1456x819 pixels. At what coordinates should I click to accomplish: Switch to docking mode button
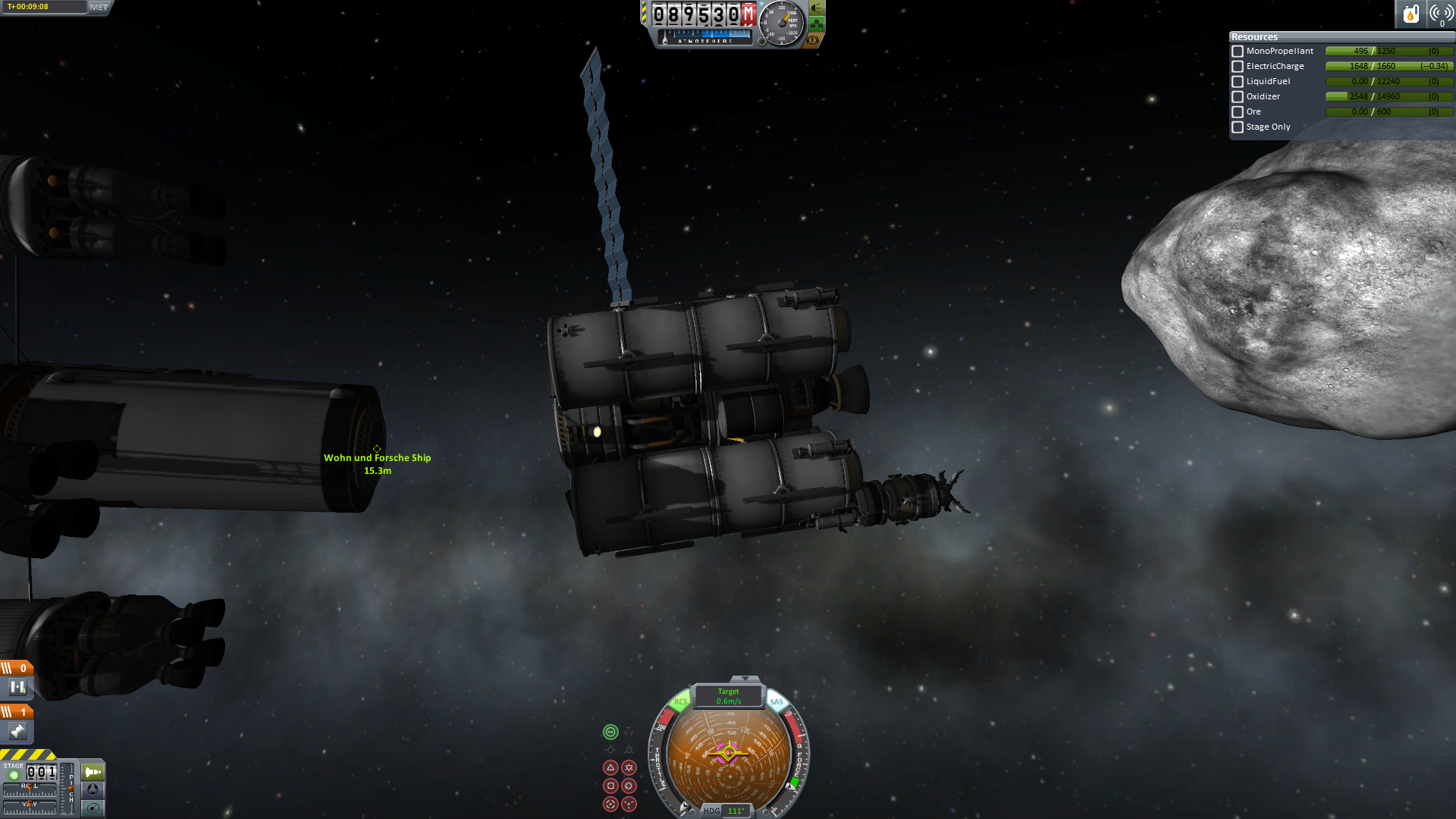(93, 789)
